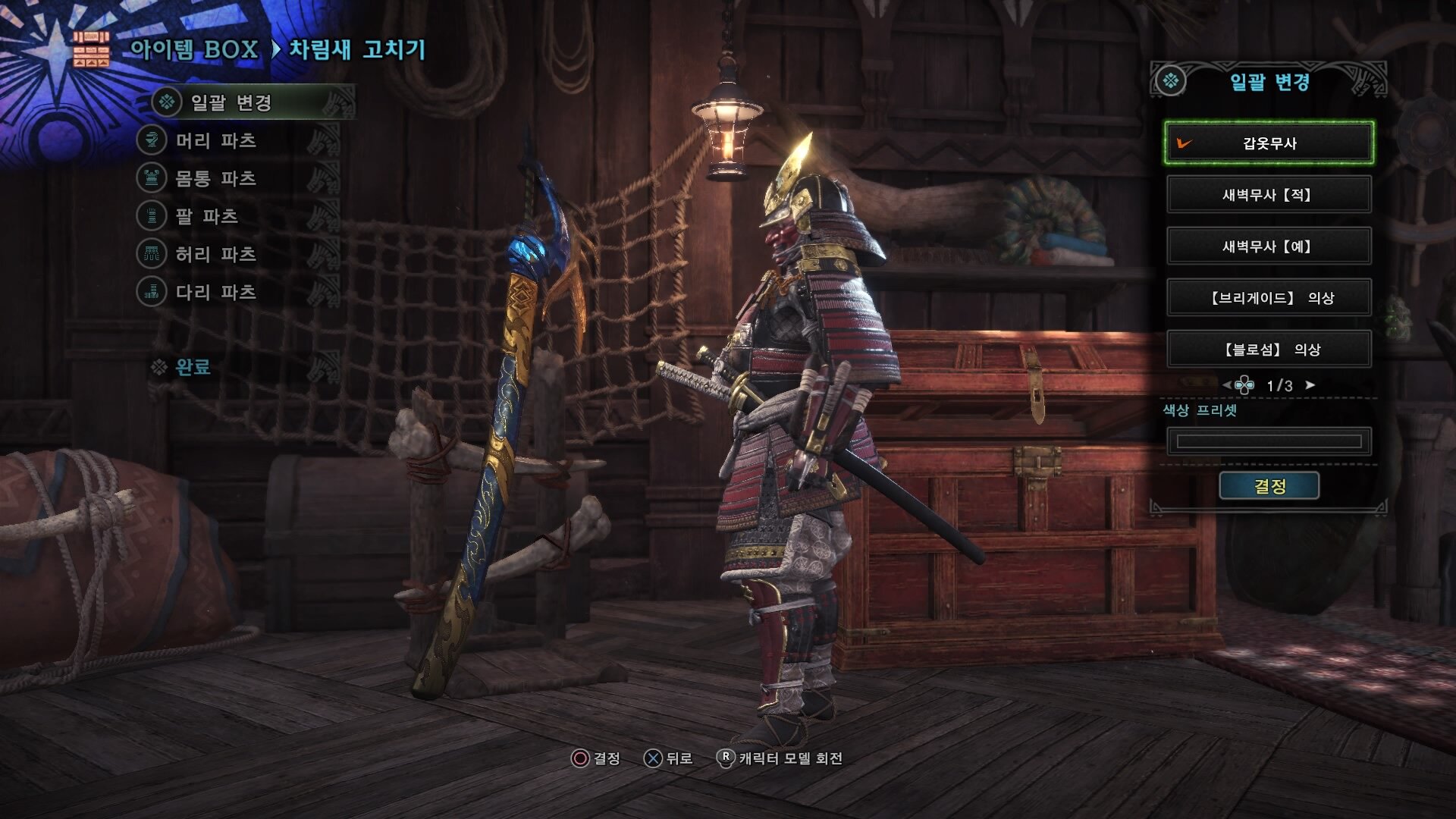Pick the 새벽무사【예】 outfit

pyautogui.click(x=1269, y=246)
